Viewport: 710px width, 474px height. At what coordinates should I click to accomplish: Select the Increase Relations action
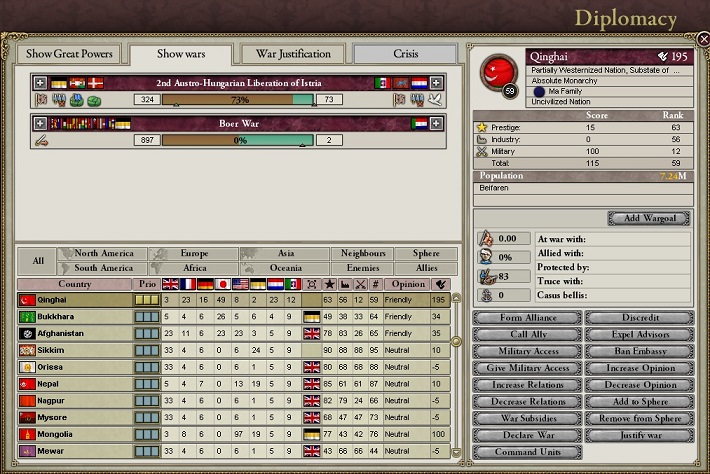(x=526, y=385)
